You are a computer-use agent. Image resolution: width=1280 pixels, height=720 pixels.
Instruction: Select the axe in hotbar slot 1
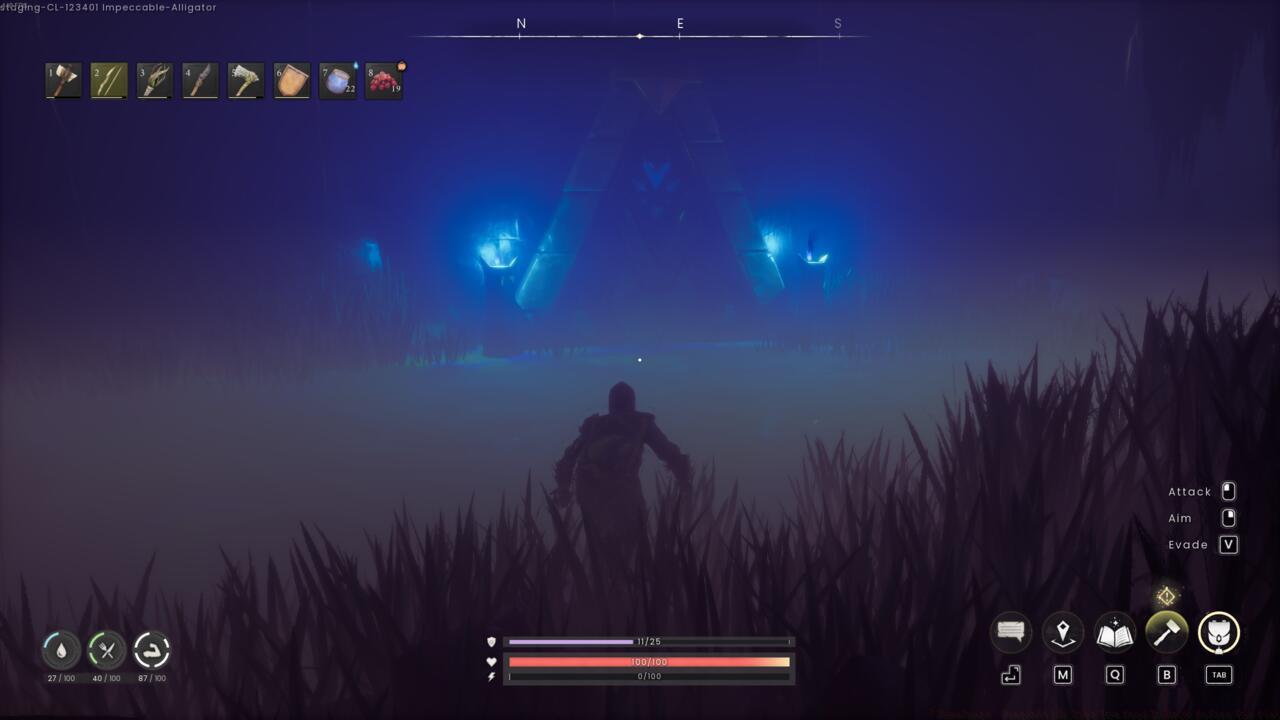pyautogui.click(x=63, y=81)
